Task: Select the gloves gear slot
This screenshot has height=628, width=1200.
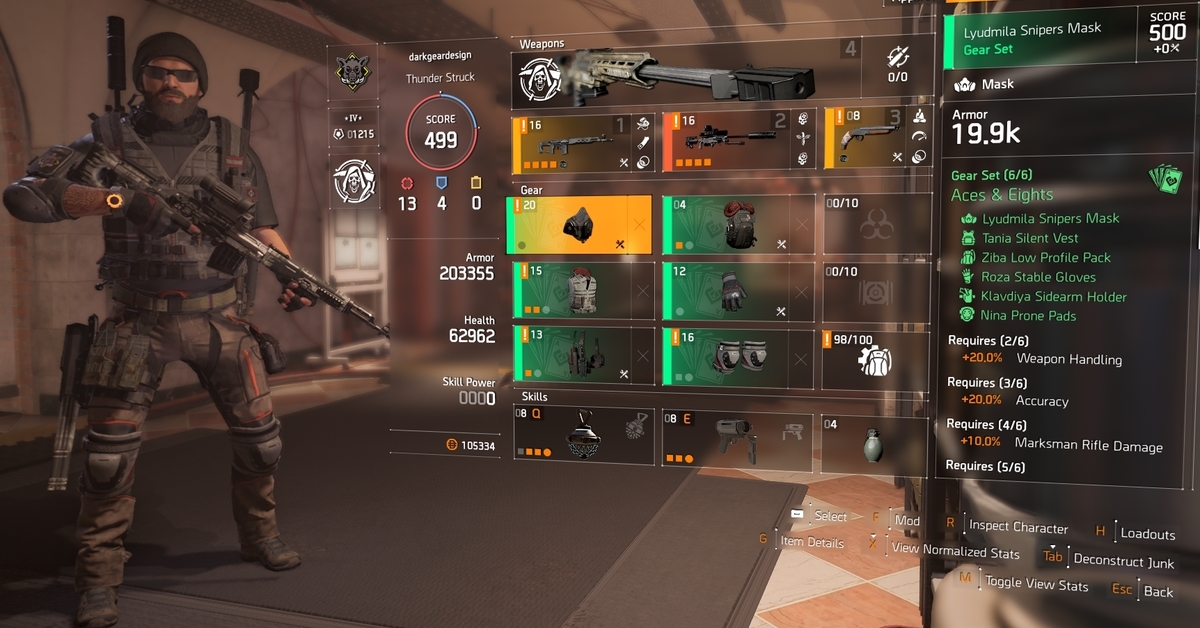Action: (737, 292)
